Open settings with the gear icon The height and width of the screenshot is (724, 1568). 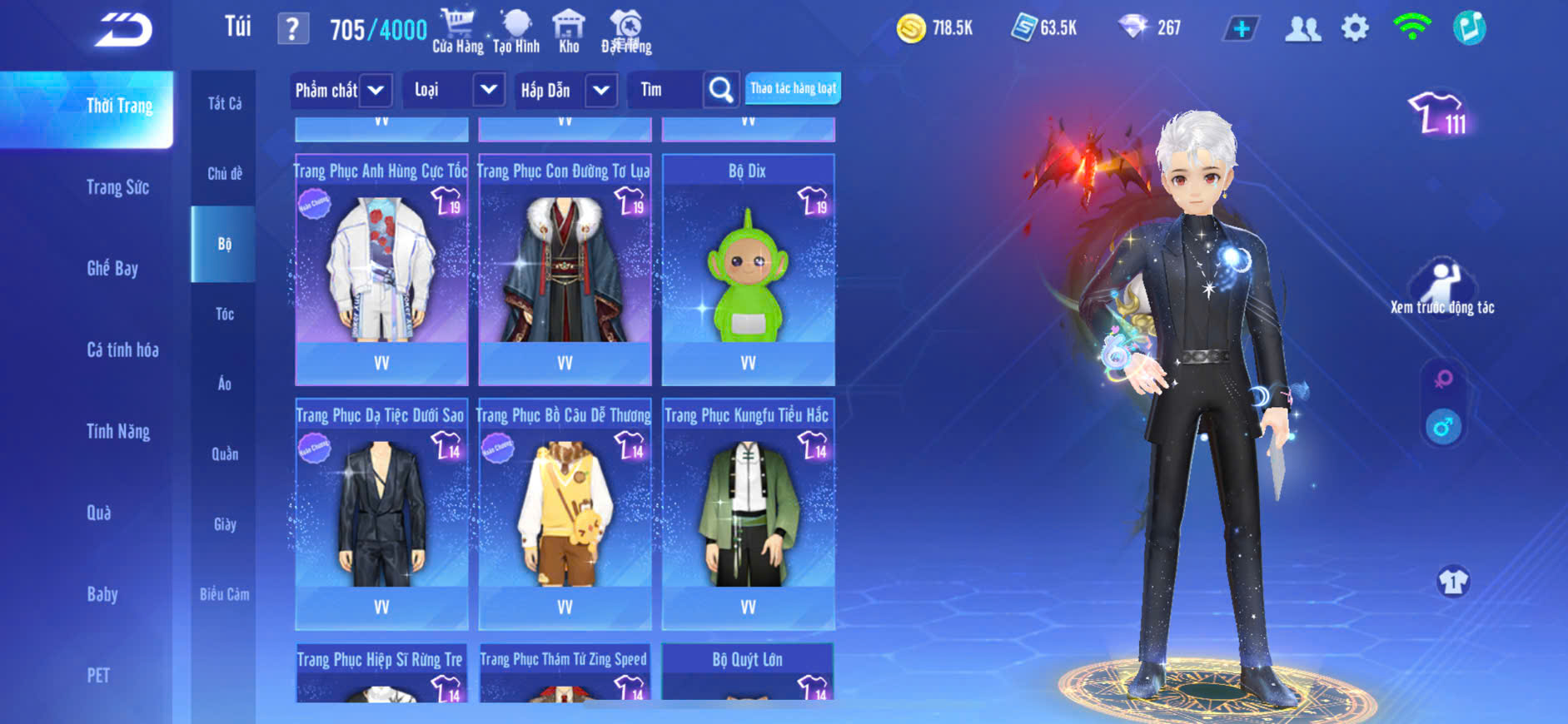1355,28
